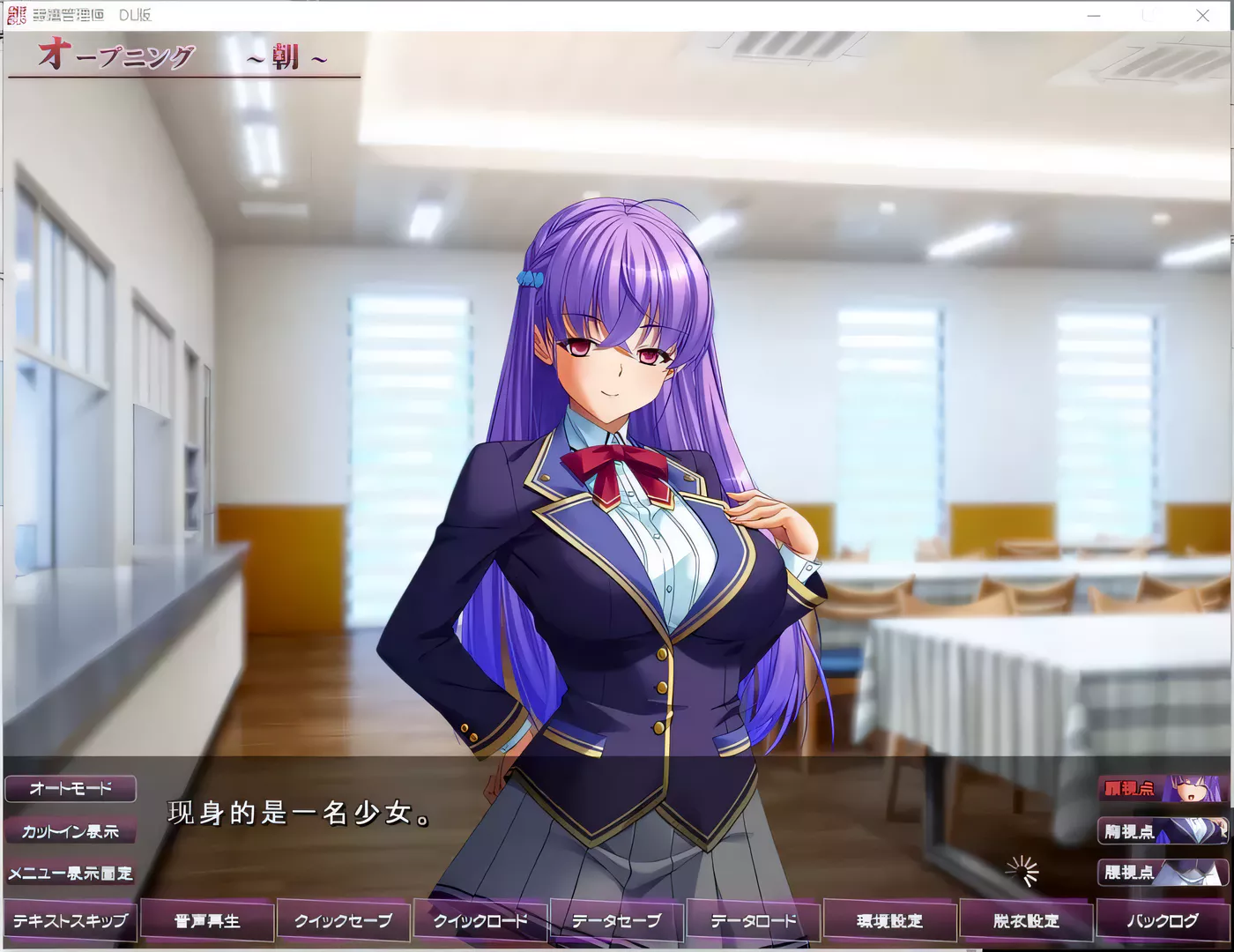The width and height of the screenshot is (1234, 952).
Task: Select the 顔視点 face viewpoint thumbnail
Action: pos(1162,789)
